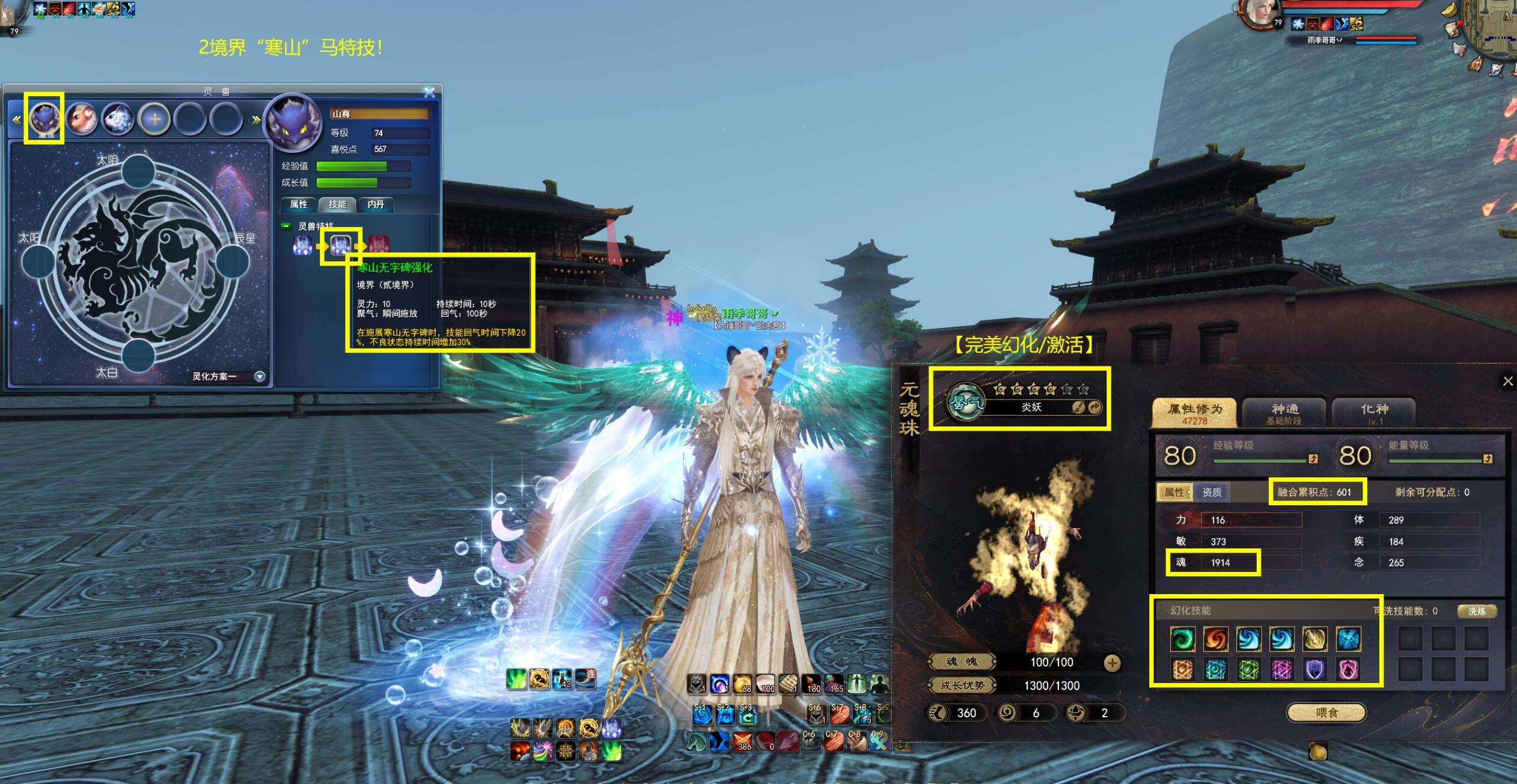This screenshot has width=1517, height=784.
Task: Click the 属性修为 tab
Action: [x=1194, y=412]
